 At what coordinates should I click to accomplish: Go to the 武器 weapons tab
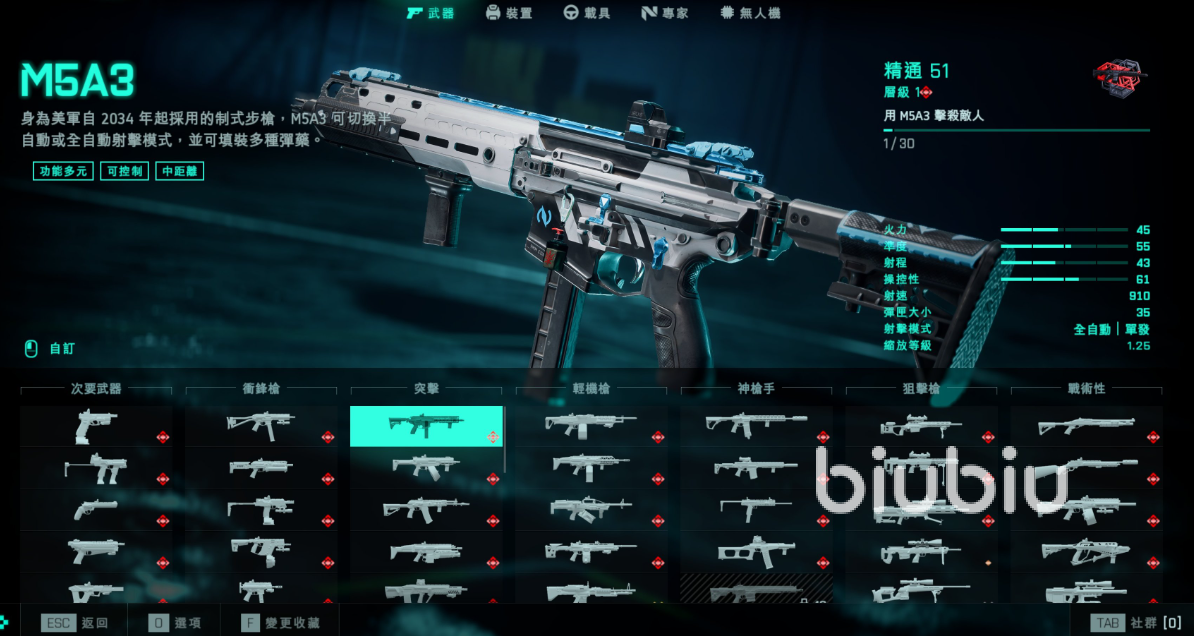point(430,13)
